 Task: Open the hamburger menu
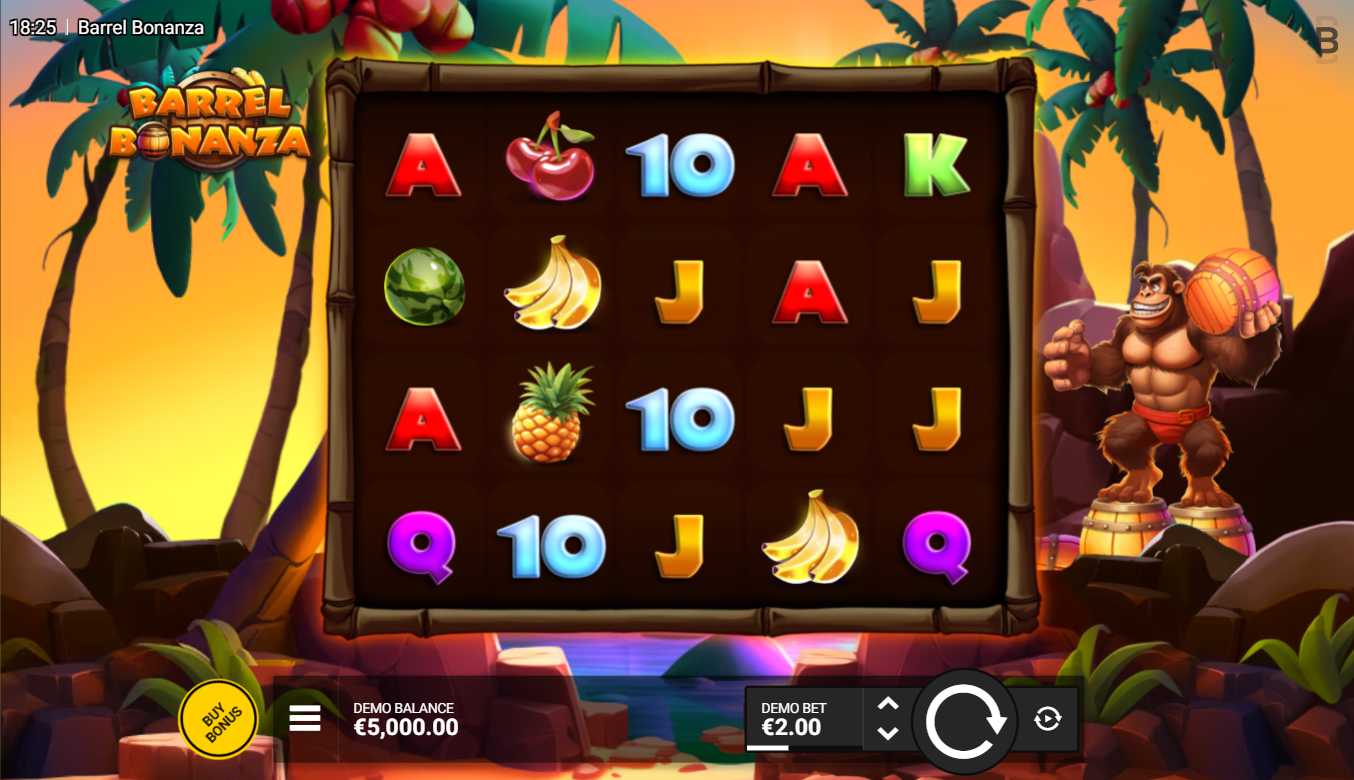pyautogui.click(x=305, y=718)
